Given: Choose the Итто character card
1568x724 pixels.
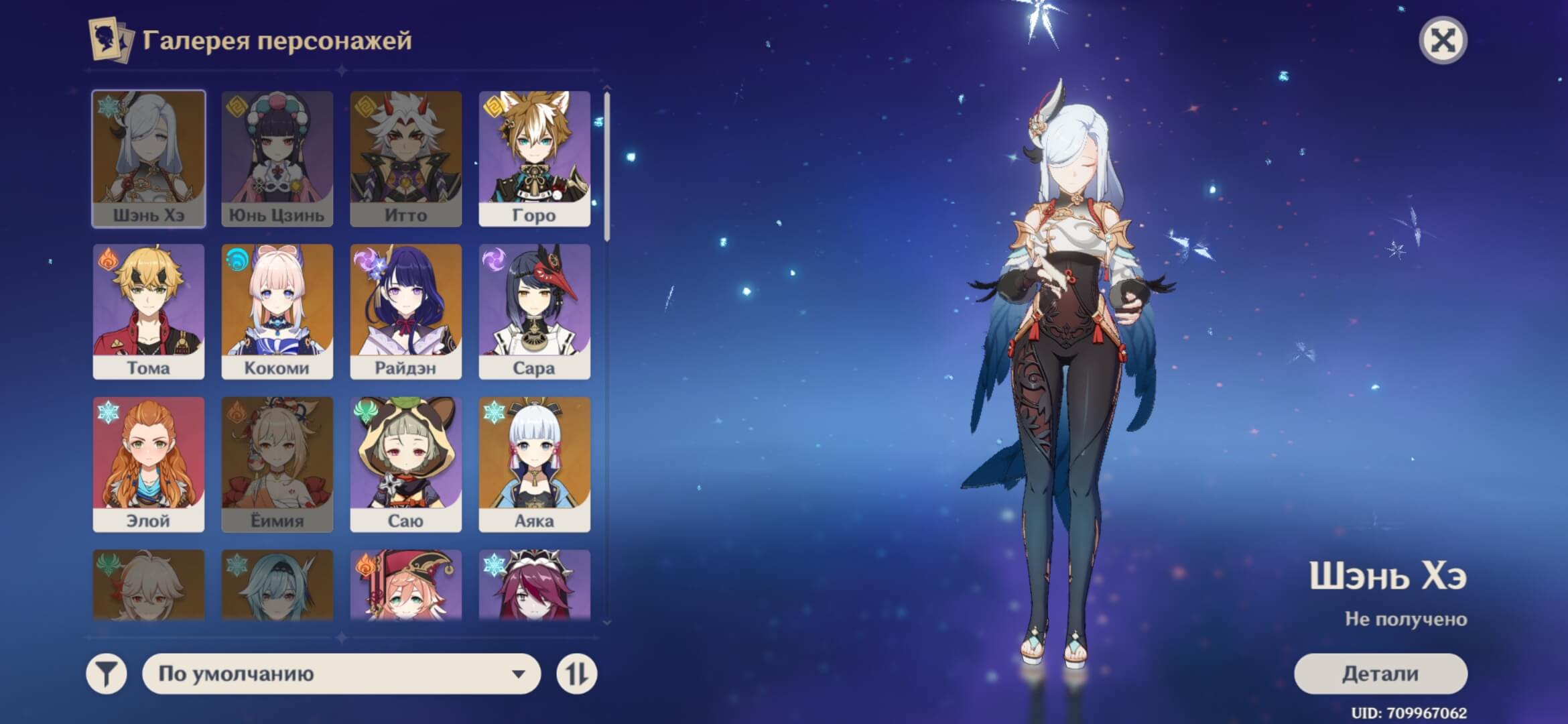Looking at the screenshot, I should click(405, 159).
